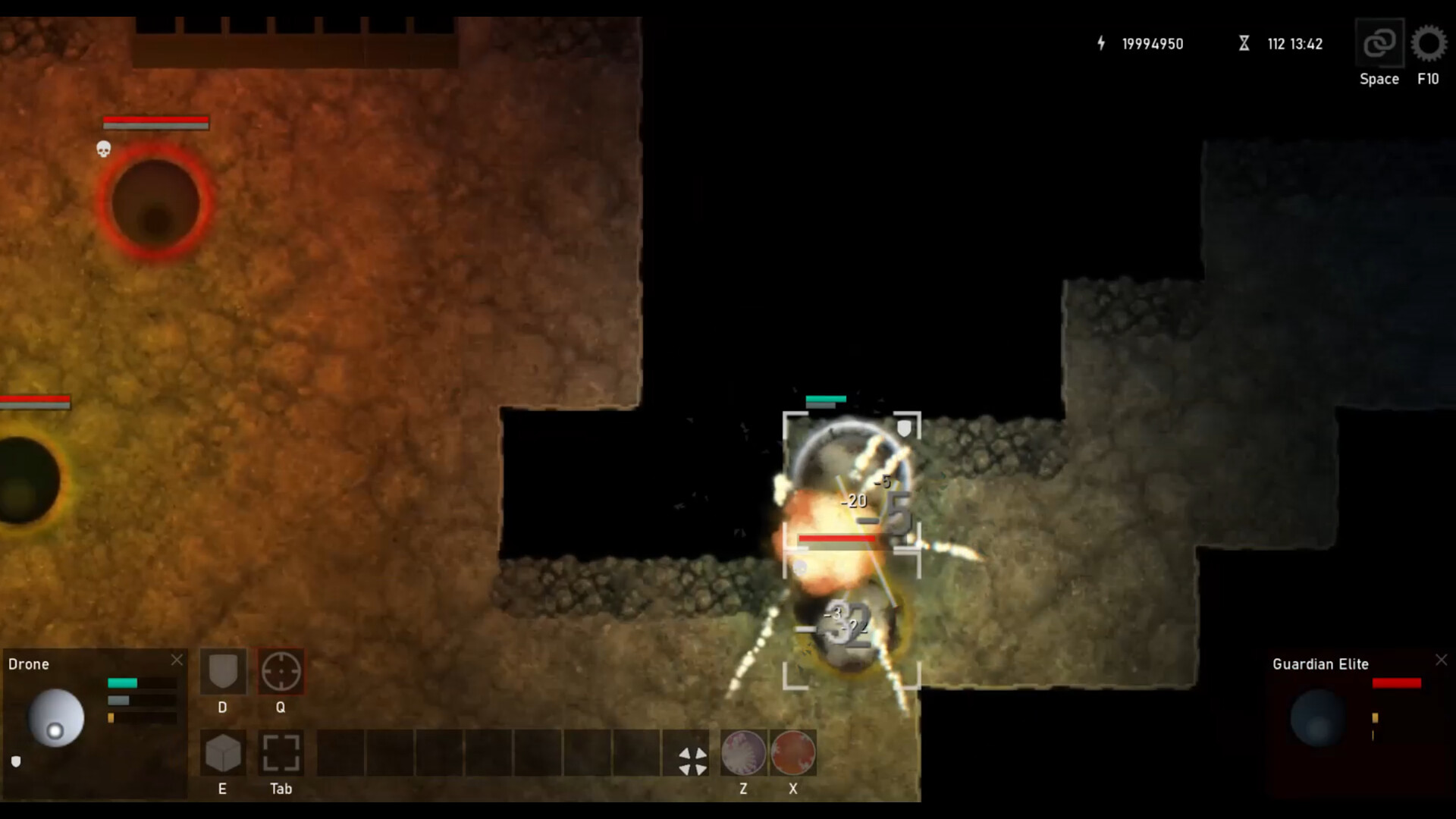Select the Guardian Elite panel title
This screenshot has width=1456, height=819.
[x=1319, y=664]
